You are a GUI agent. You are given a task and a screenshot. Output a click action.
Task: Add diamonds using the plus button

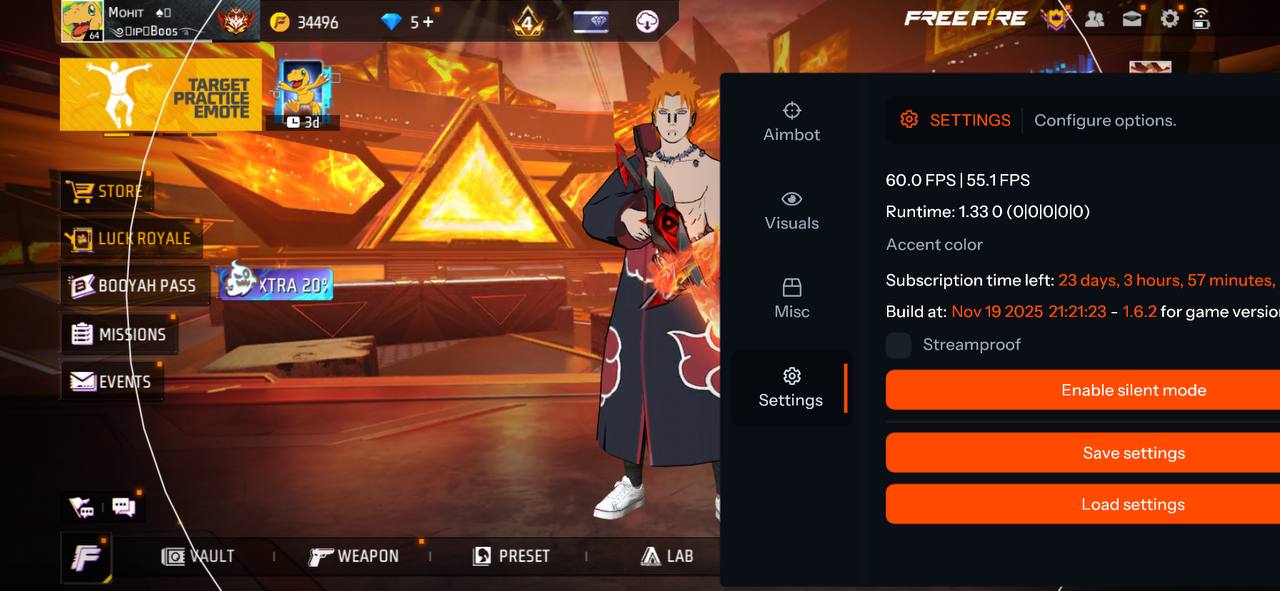coord(429,21)
